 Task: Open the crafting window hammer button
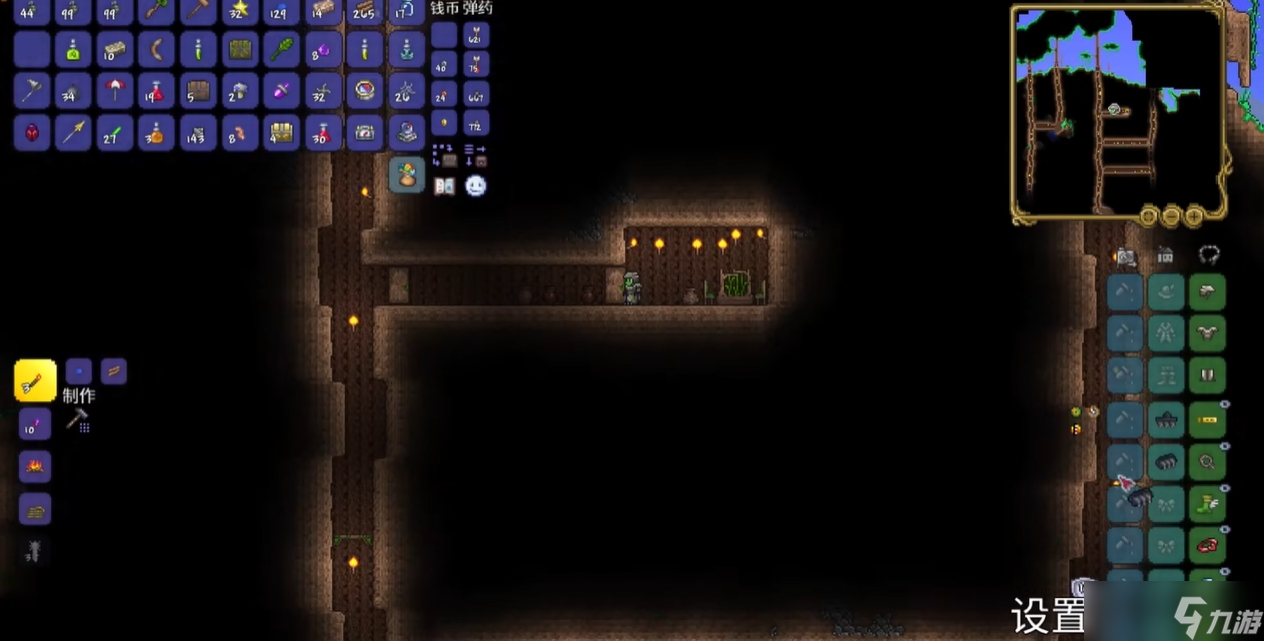(78, 420)
